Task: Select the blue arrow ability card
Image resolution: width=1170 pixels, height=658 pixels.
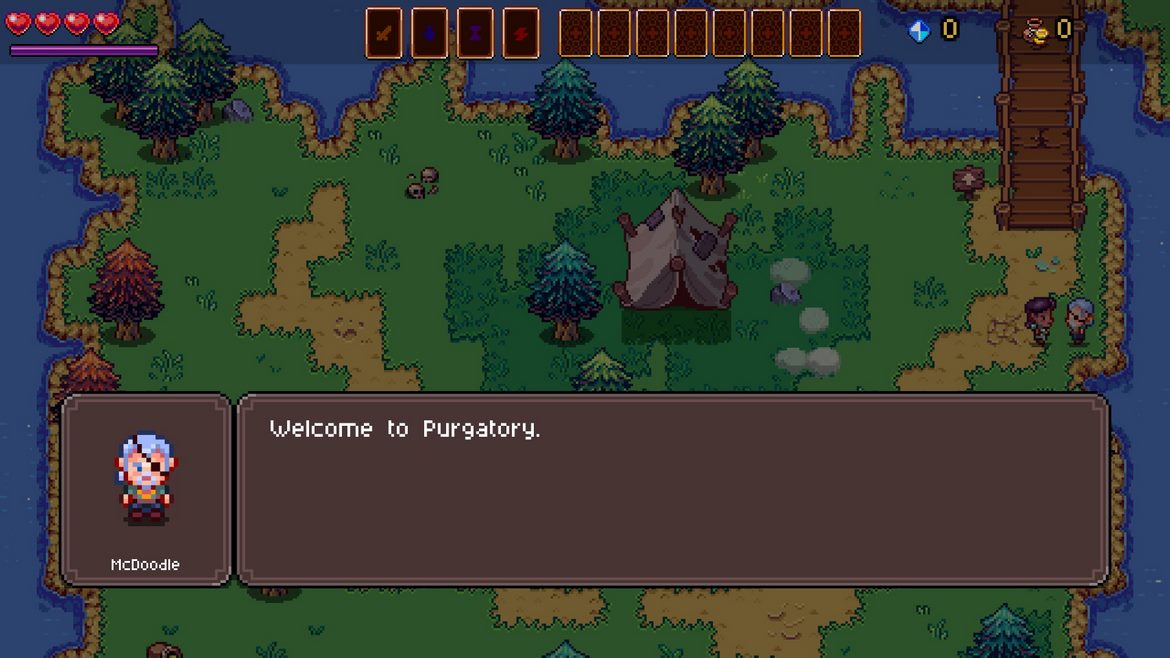Action: [429, 33]
